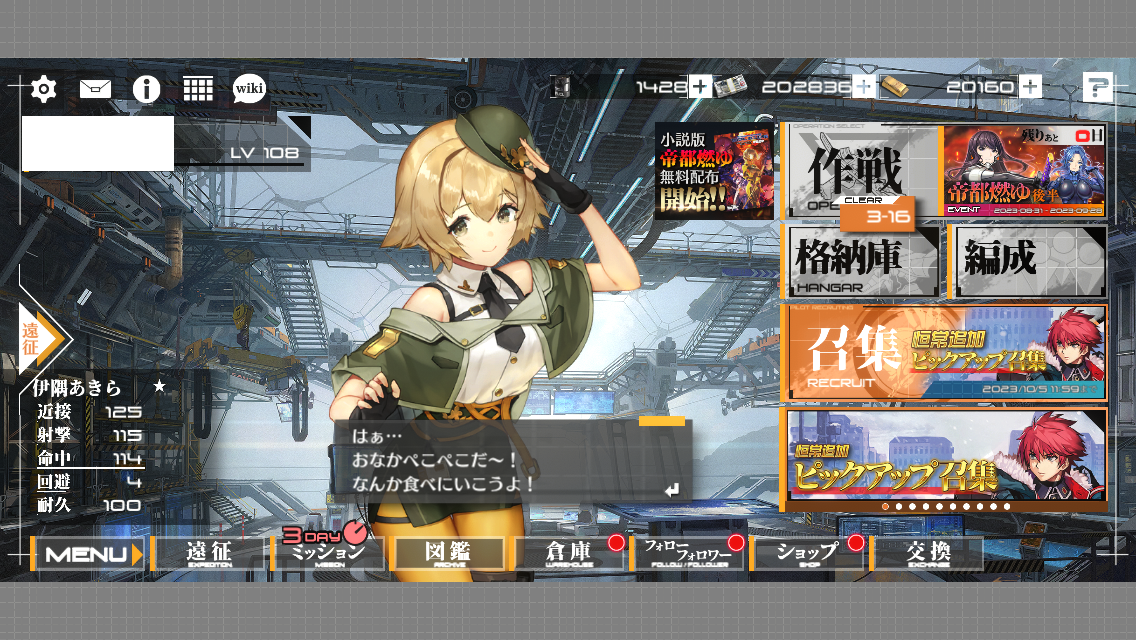Image resolution: width=1136 pixels, height=640 pixels.
Task: Open the 編成 formation screen
Action: tap(1029, 262)
